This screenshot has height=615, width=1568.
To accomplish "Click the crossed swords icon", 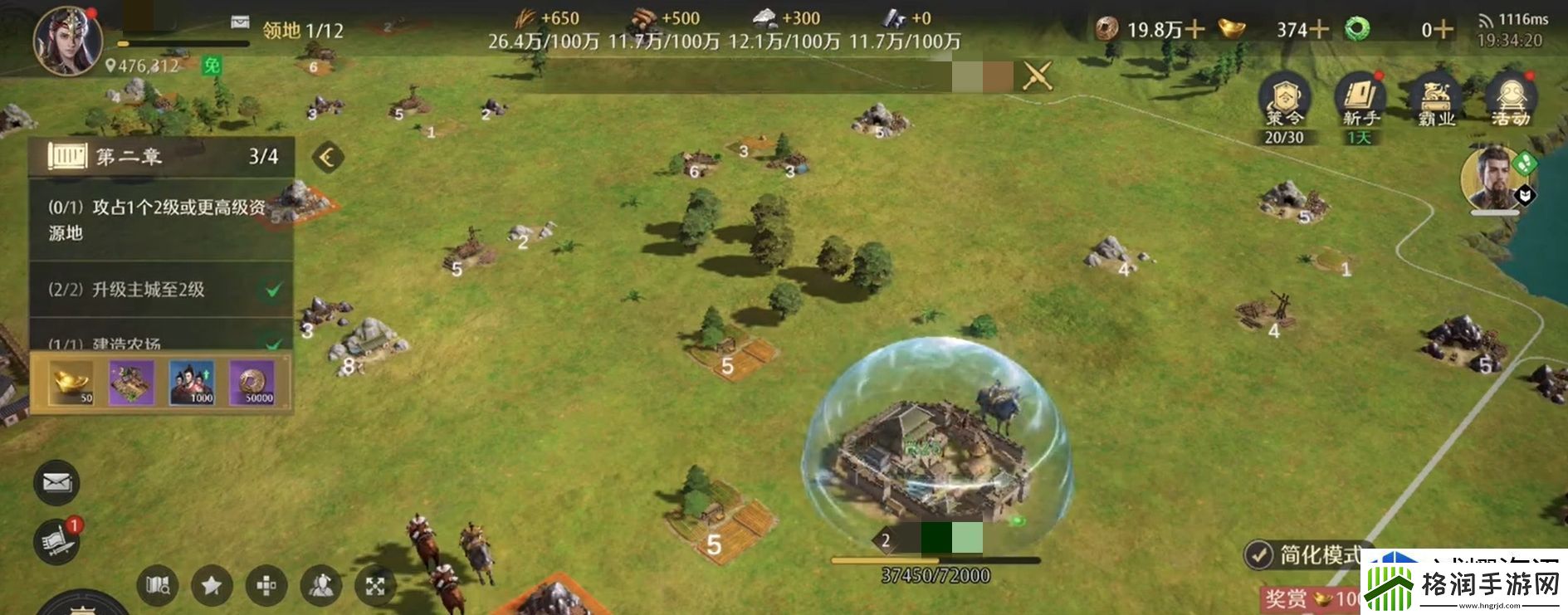I will (1038, 76).
